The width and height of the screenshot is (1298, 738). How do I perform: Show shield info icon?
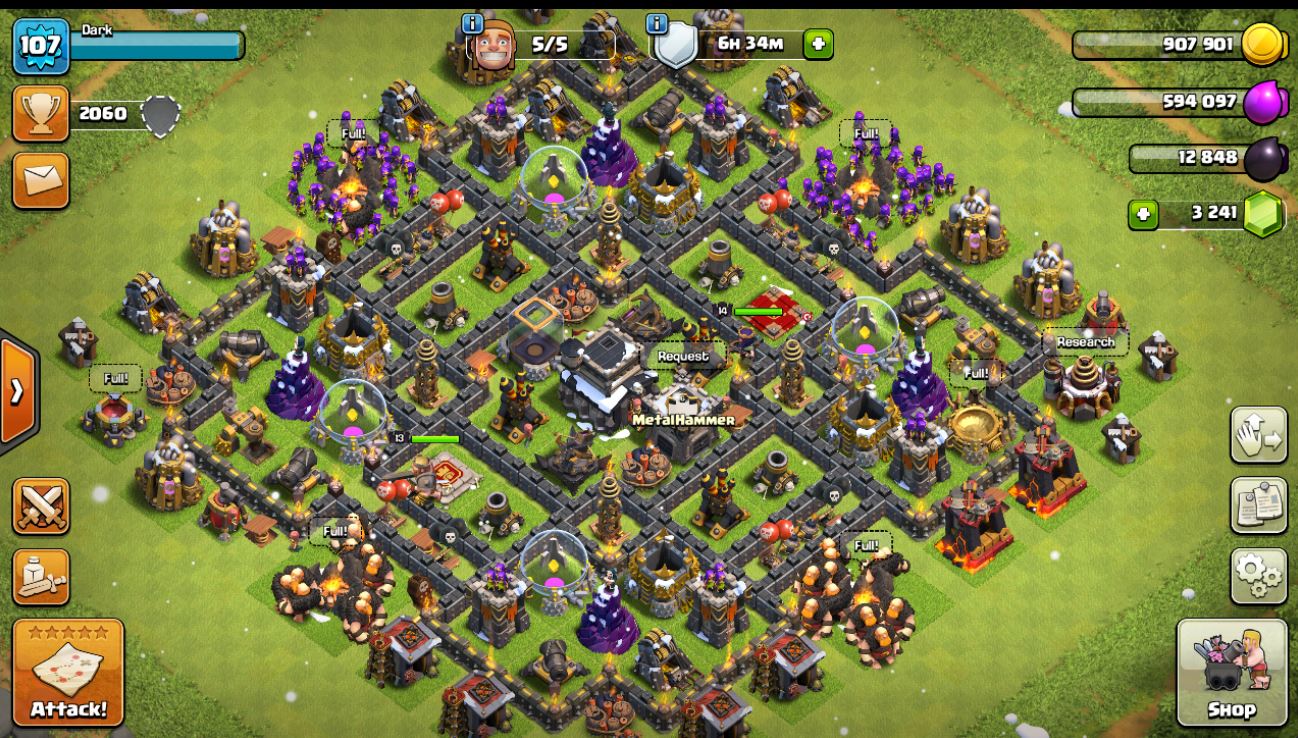(657, 23)
